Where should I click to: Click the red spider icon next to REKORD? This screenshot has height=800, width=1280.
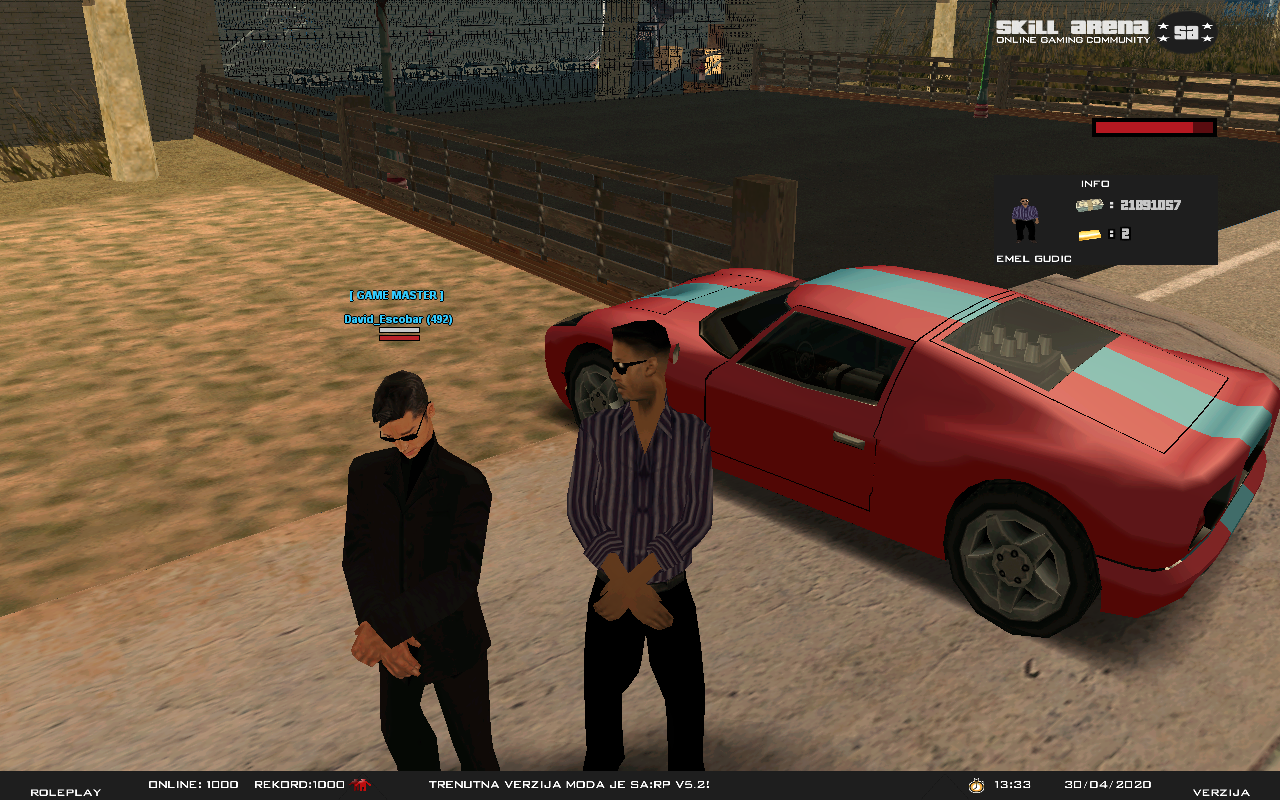coord(360,785)
